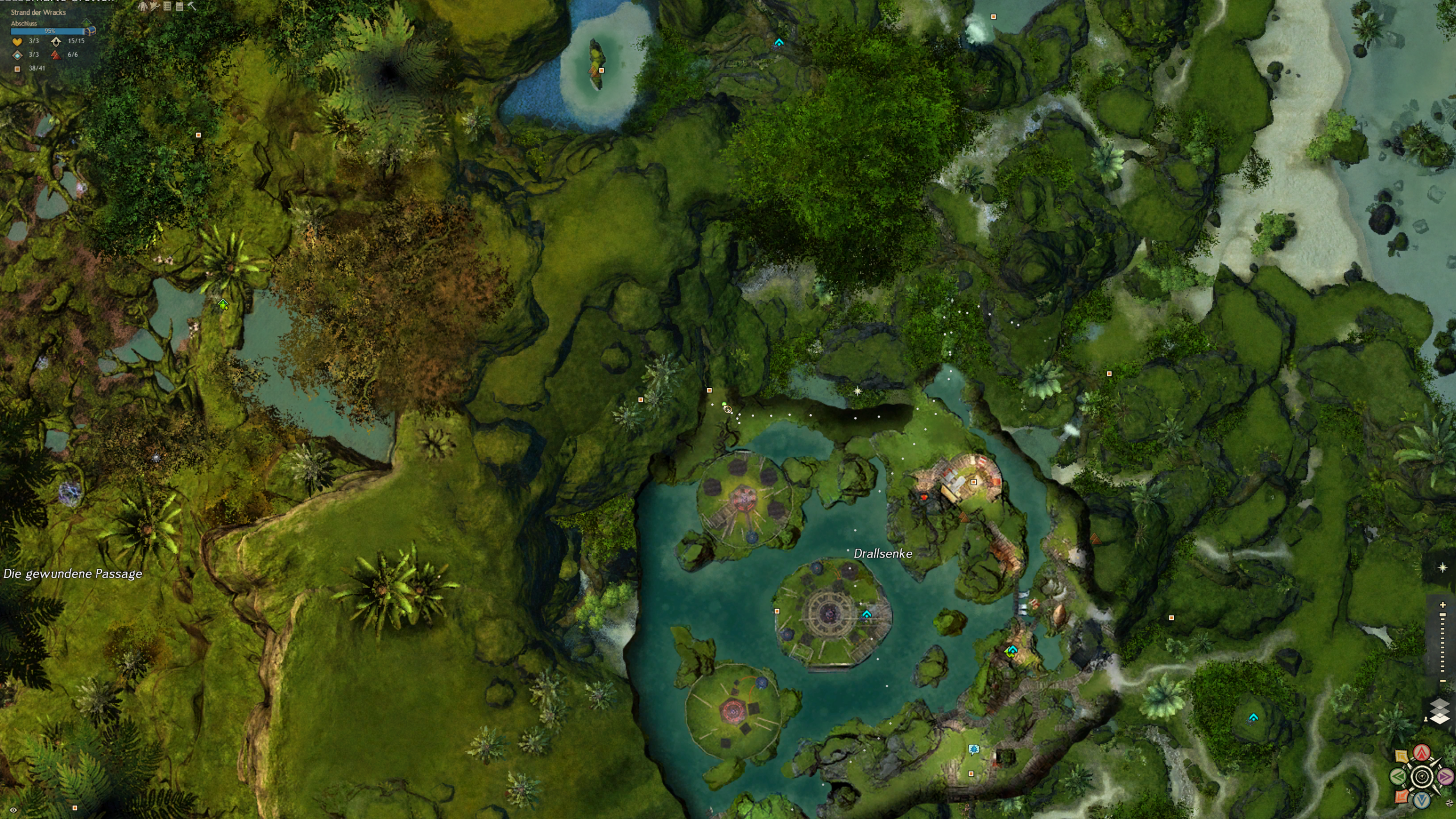
Task: Center the map with the compass hub
Action: click(1422, 776)
